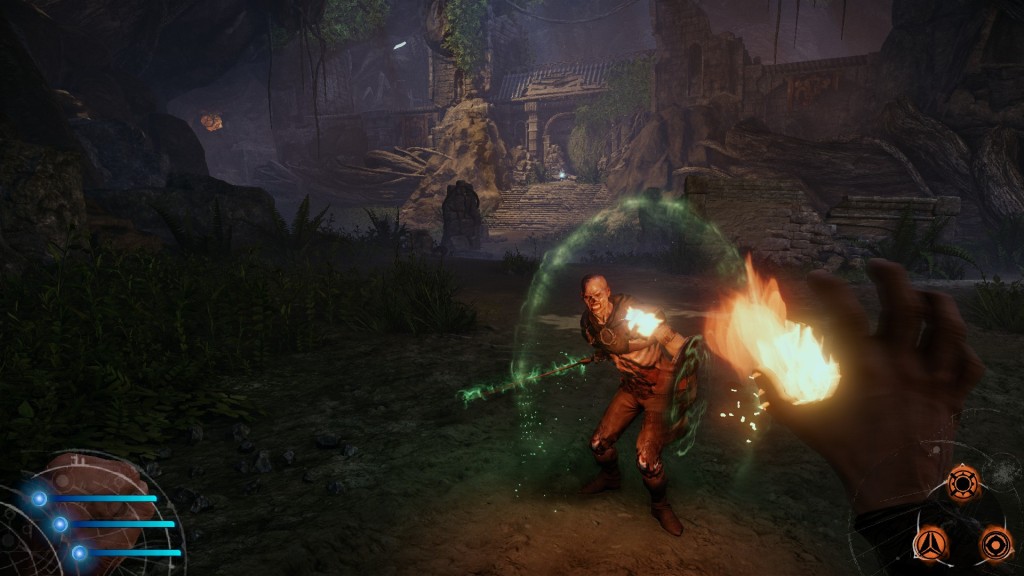Choose the diamond-in-circle spell icon
This screenshot has width=1024, height=576.
[x=996, y=544]
